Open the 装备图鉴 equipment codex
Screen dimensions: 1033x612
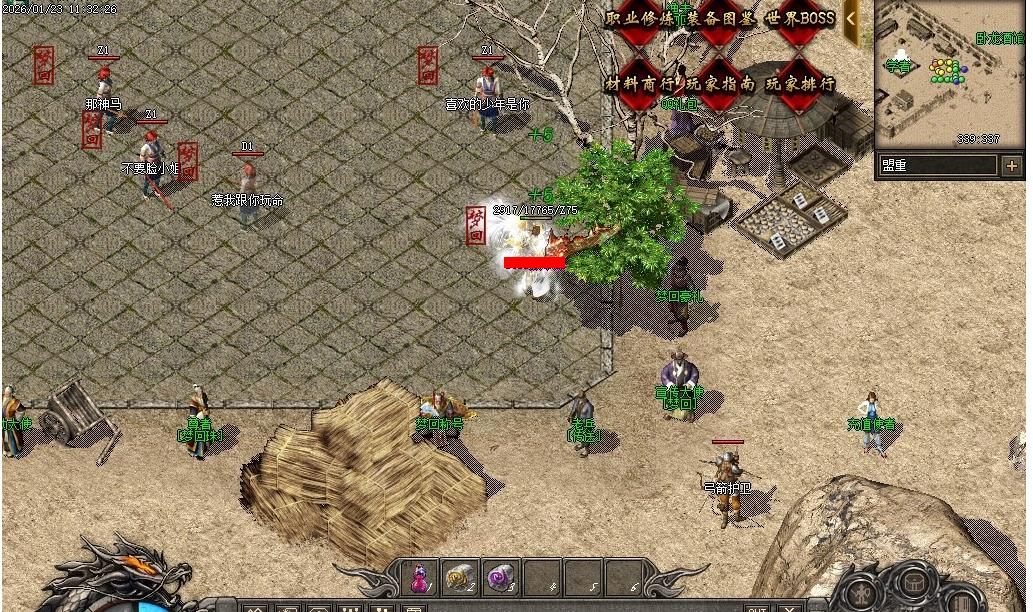click(720, 19)
